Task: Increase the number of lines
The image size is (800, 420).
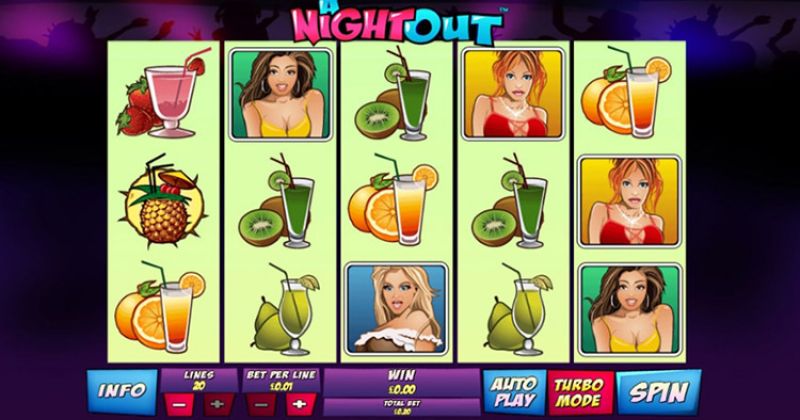Action: (217, 406)
